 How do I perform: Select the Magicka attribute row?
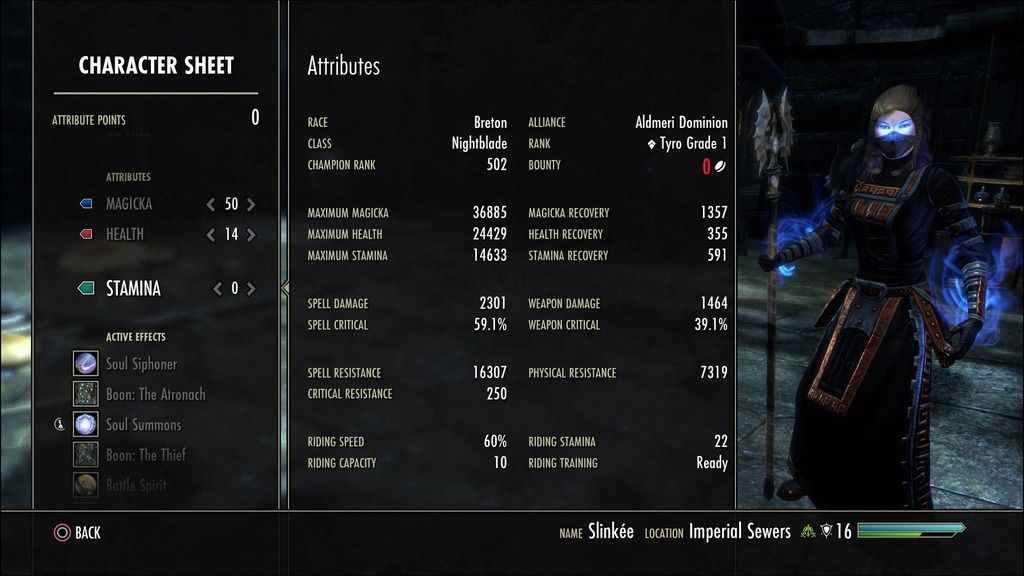(129, 204)
